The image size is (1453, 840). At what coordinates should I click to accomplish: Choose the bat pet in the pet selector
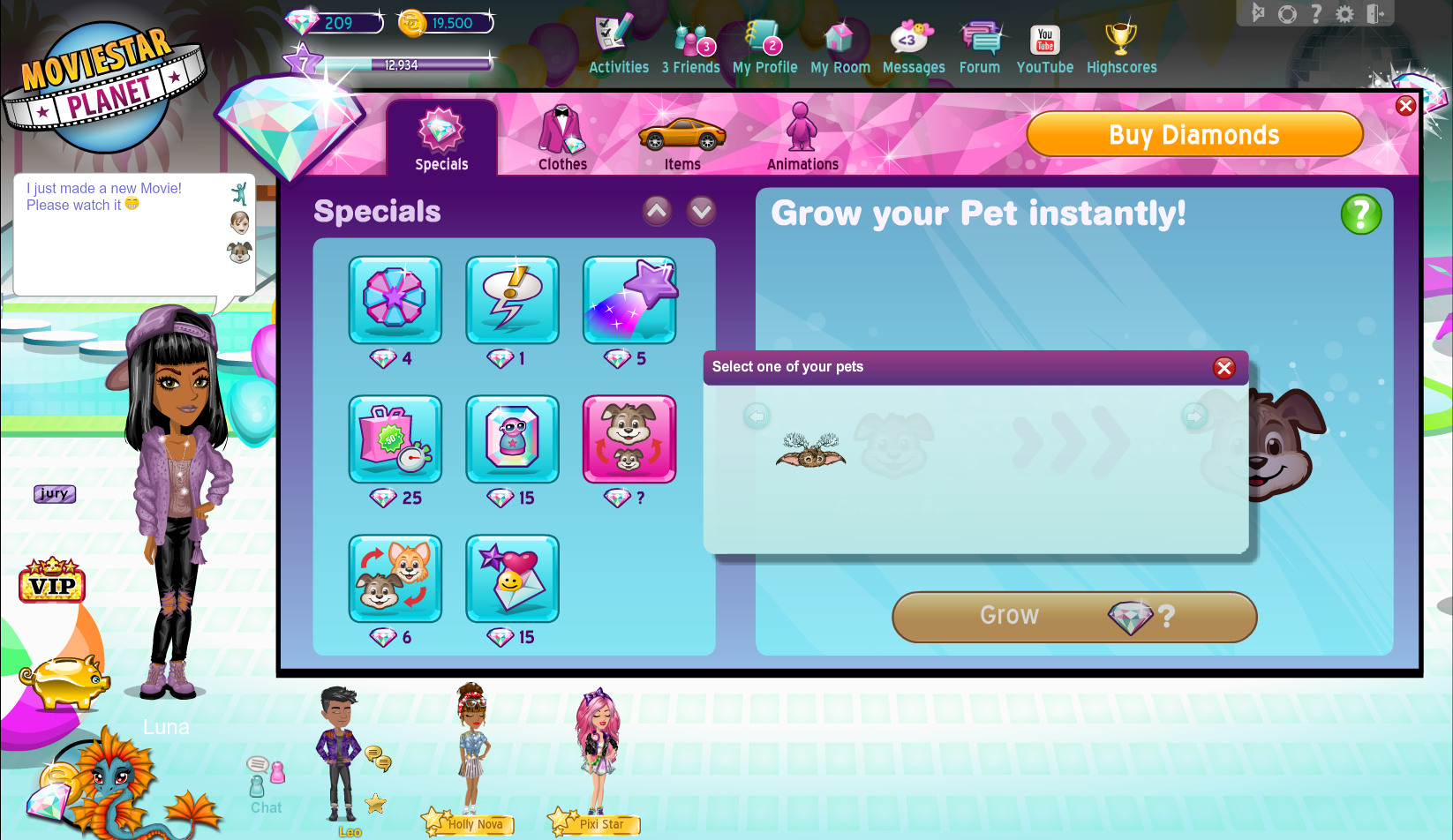point(810,450)
